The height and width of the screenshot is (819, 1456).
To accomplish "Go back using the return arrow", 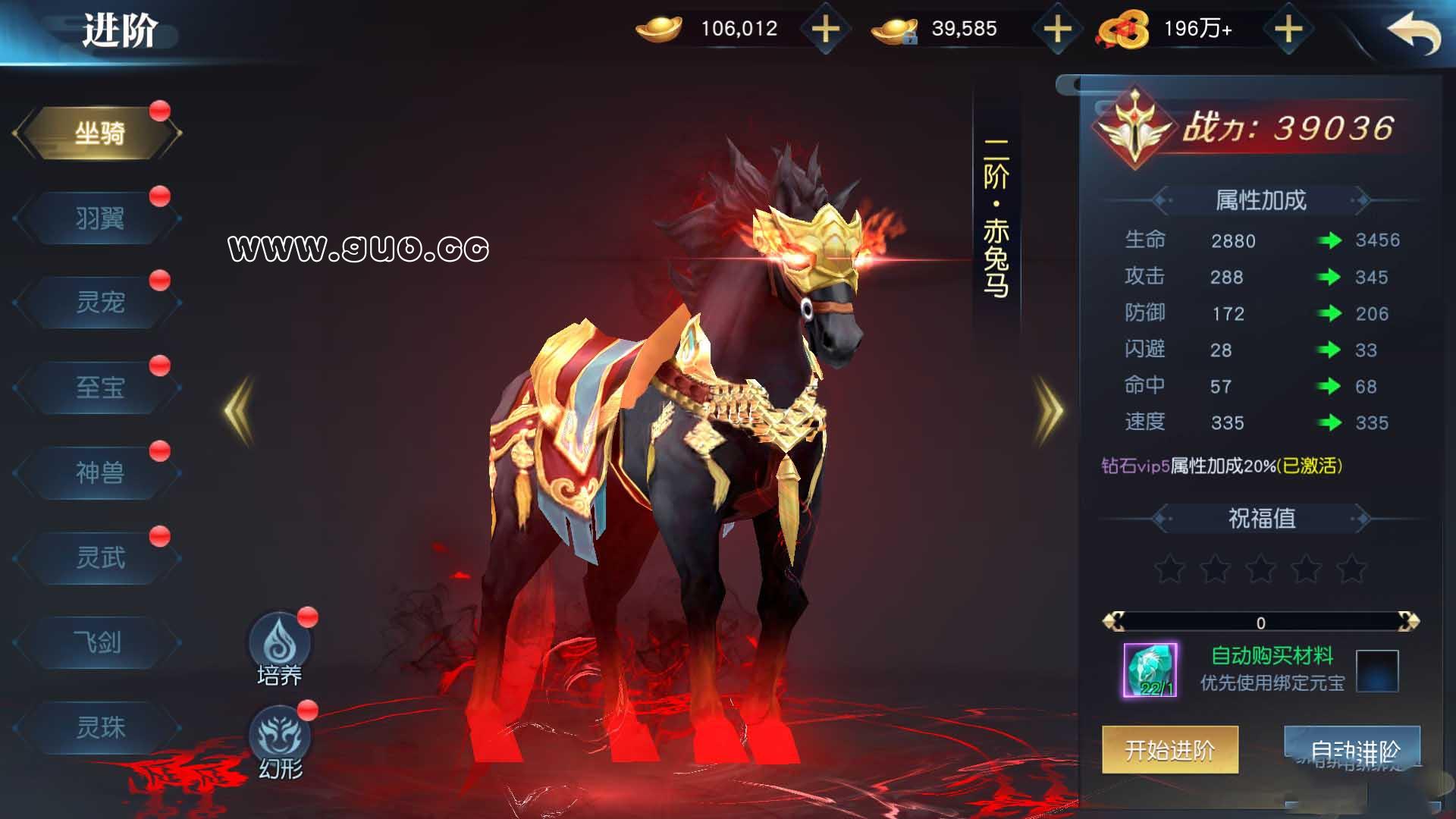I will 1414,34.
